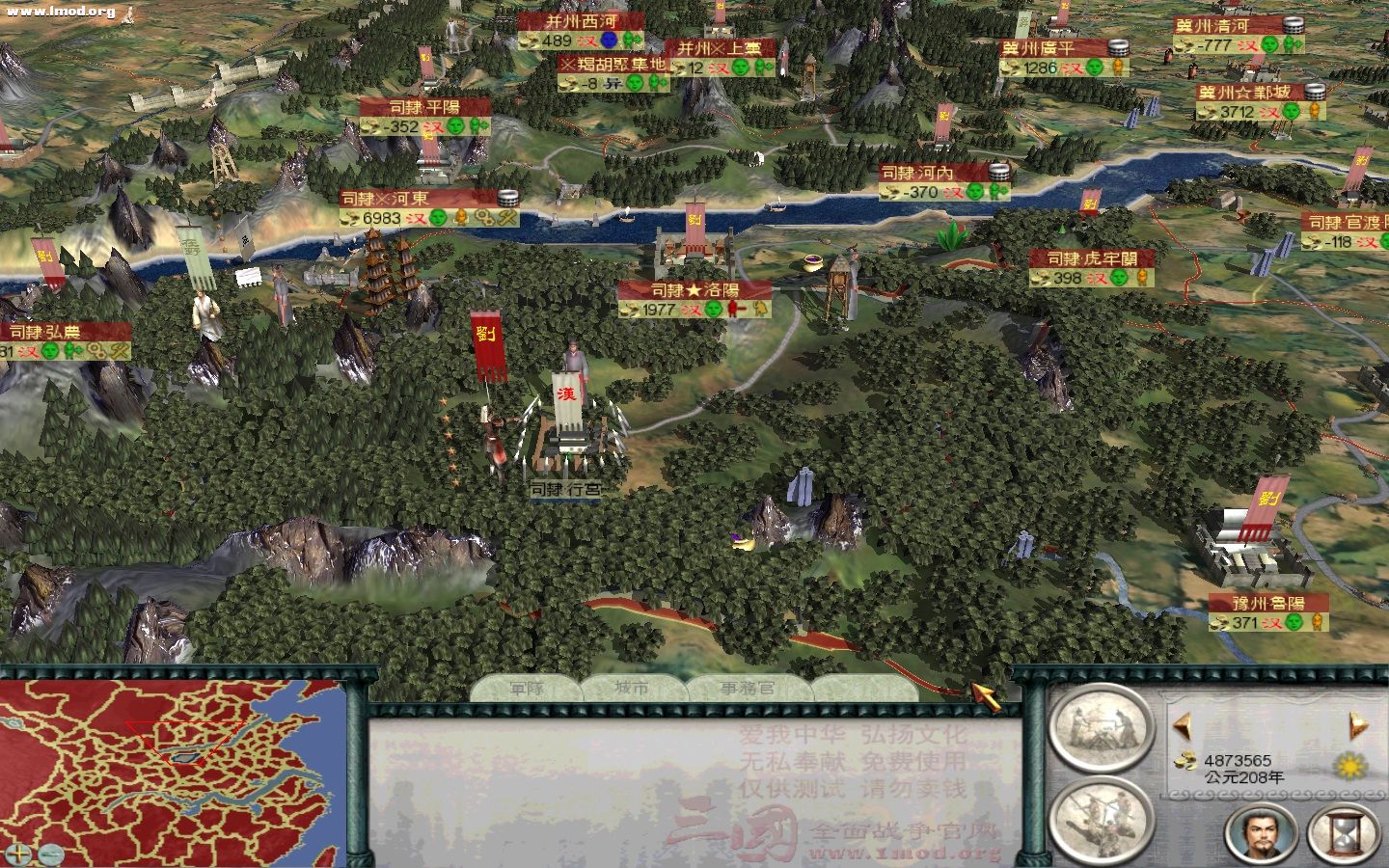Viewport: 1389px width, 868px height.
Task: Switch to the 城市 tab
Action: click(x=632, y=688)
